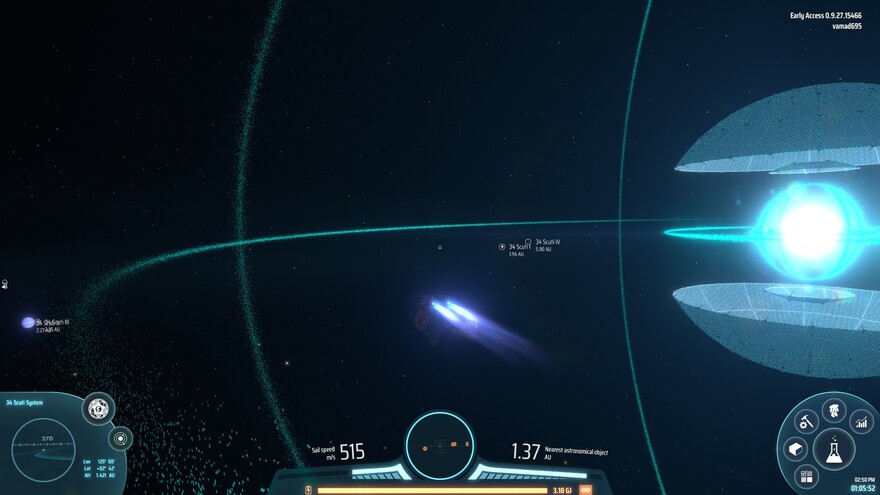Click the circular compass navigation minimap

[x=44, y=449]
